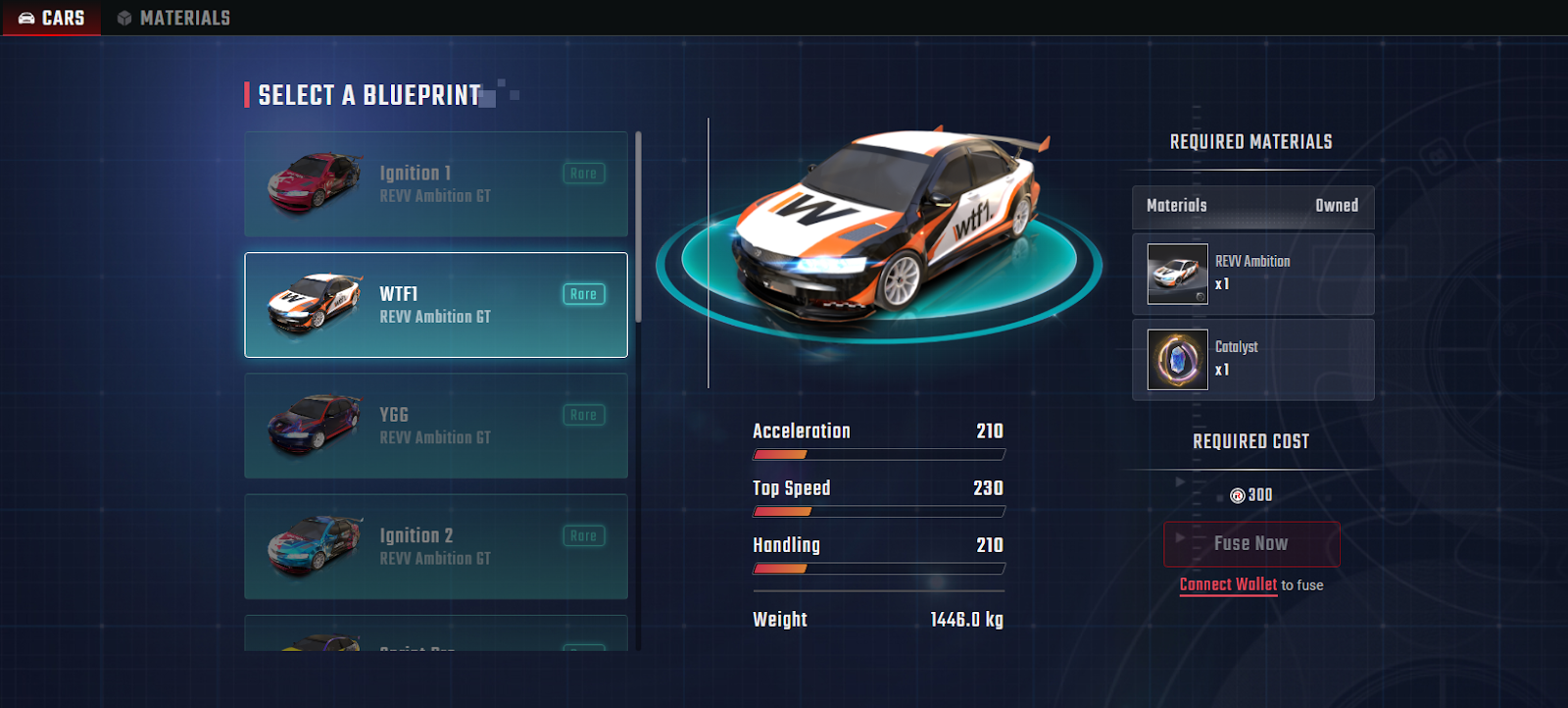
Task: Pick the Ignition 2 blueprint
Action: click(x=436, y=546)
